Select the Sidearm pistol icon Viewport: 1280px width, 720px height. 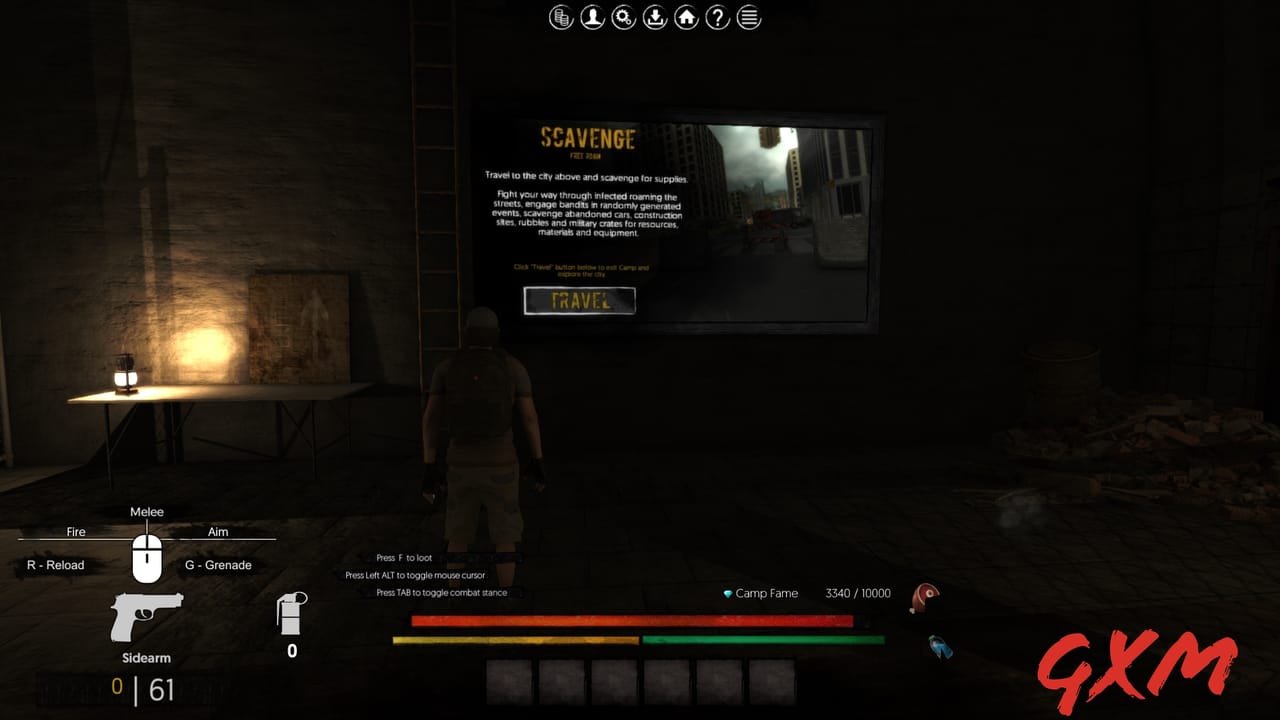coord(146,615)
